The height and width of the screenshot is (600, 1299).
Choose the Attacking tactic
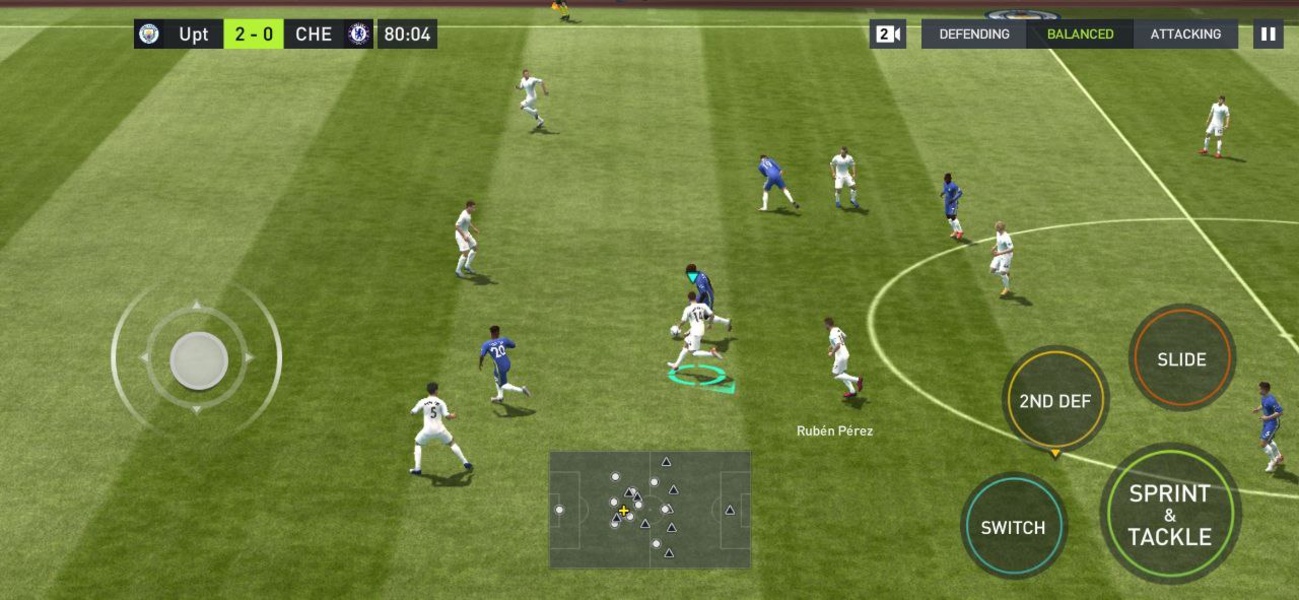click(1185, 34)
